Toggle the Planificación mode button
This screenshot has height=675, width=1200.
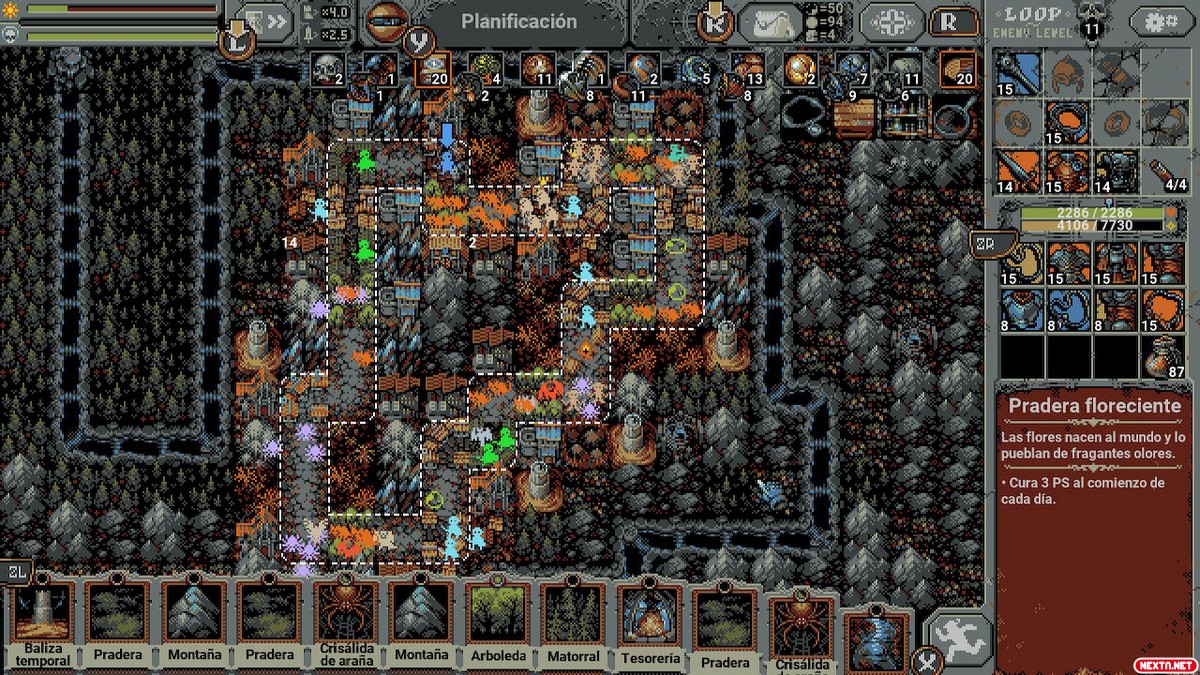pos(518,22)
